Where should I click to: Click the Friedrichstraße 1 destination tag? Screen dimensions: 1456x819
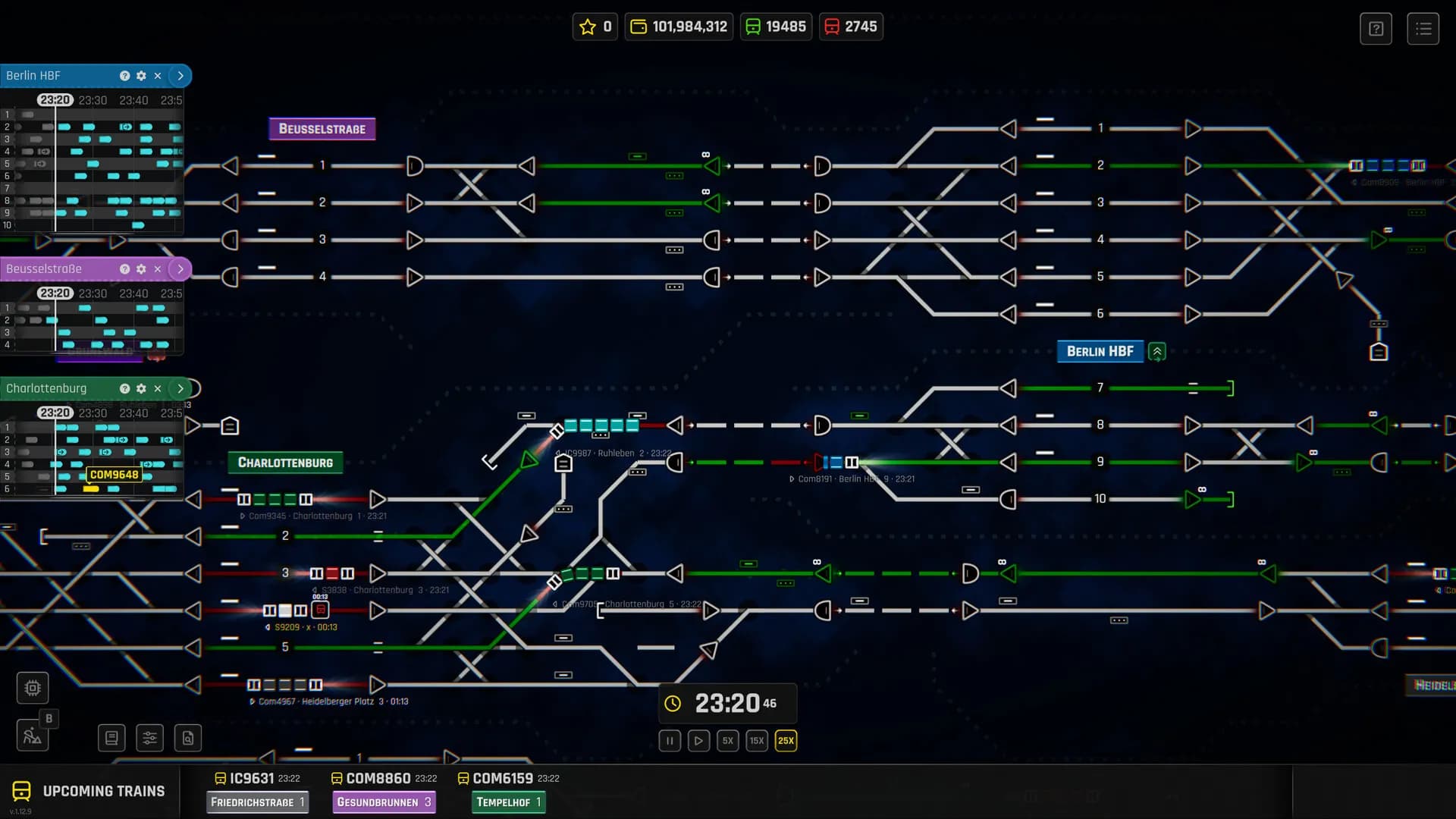pyautogui.click(x=257, y=802)
